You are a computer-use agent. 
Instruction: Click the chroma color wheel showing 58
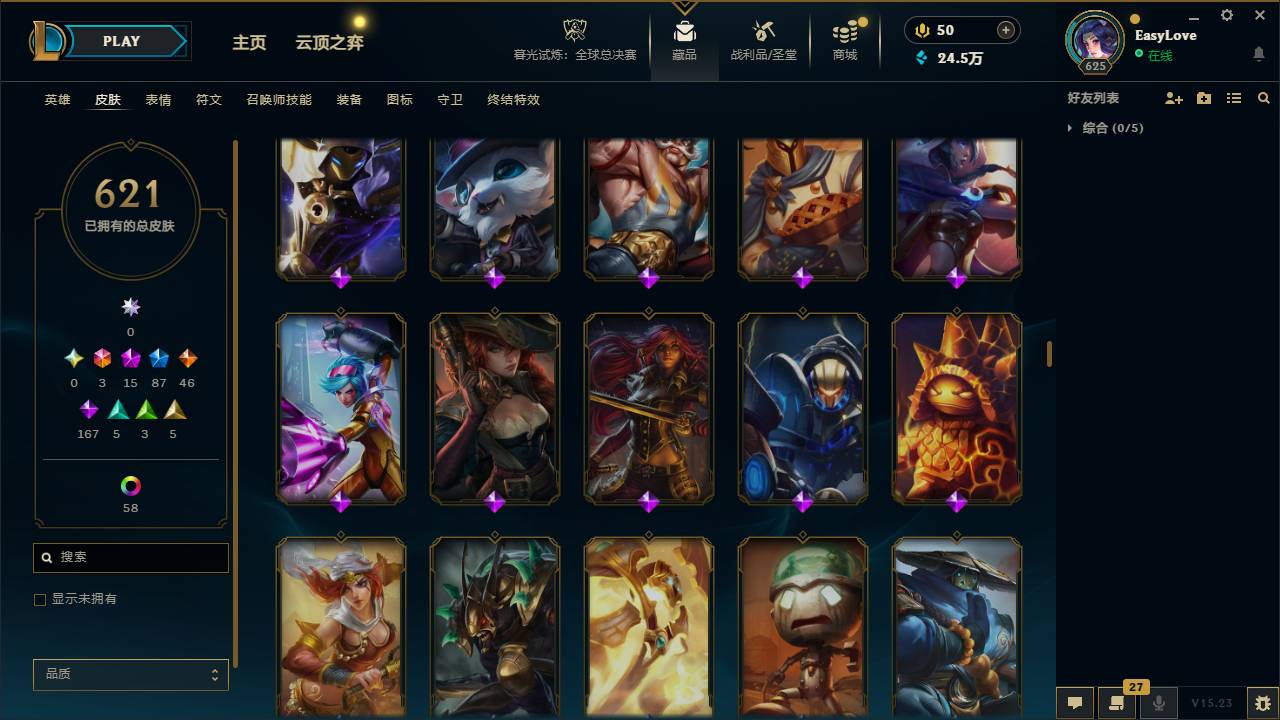(130, 484)
